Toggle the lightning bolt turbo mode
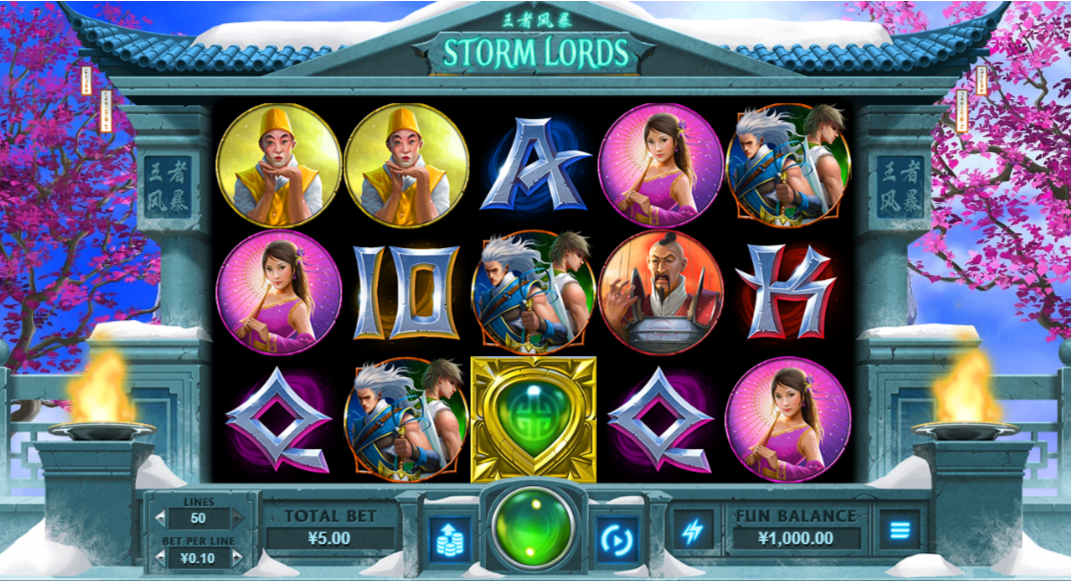Screen dimensions: 1073x581 pos(692,531)
